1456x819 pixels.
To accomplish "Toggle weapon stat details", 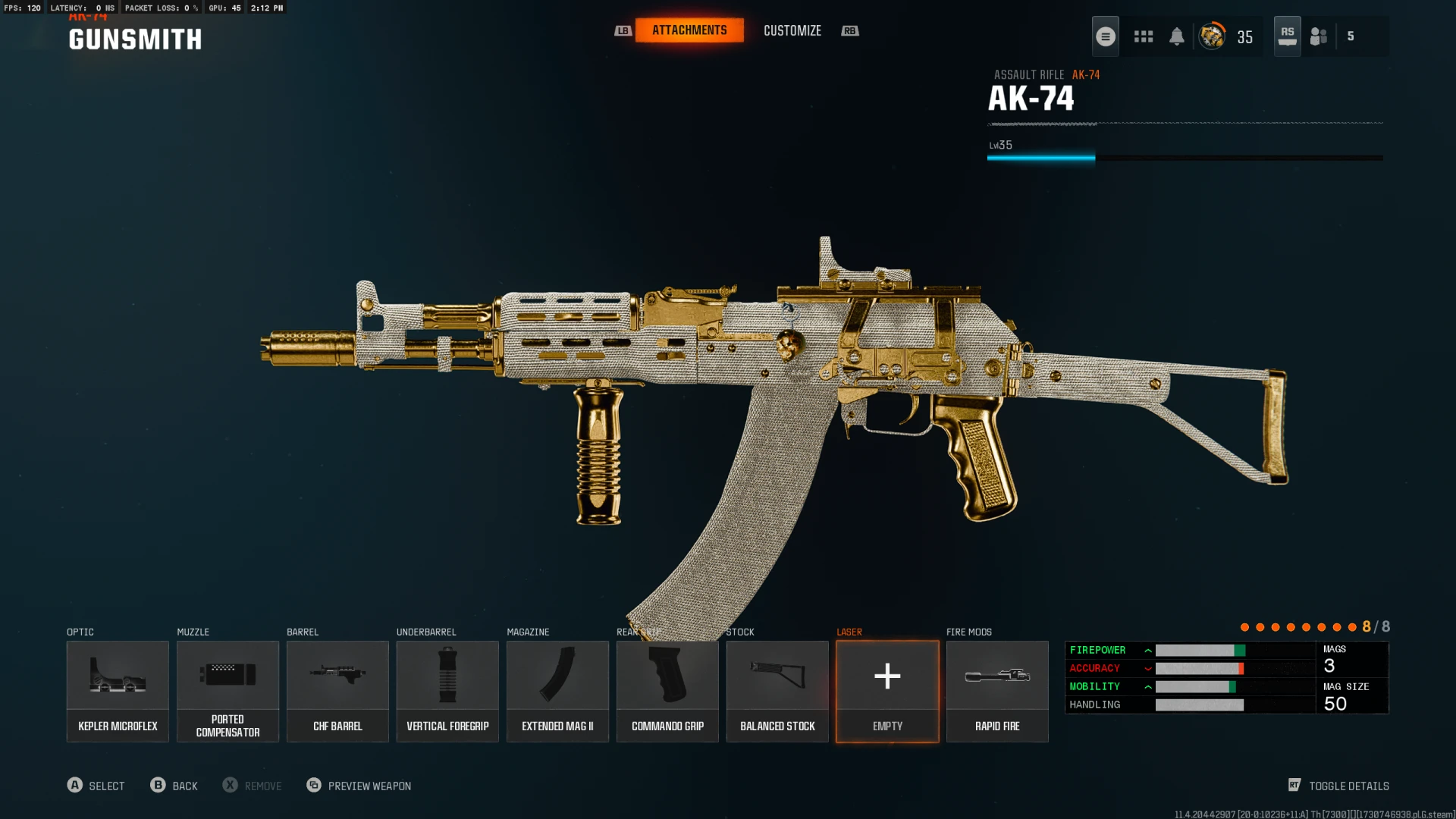I will tap(1339, 786).
